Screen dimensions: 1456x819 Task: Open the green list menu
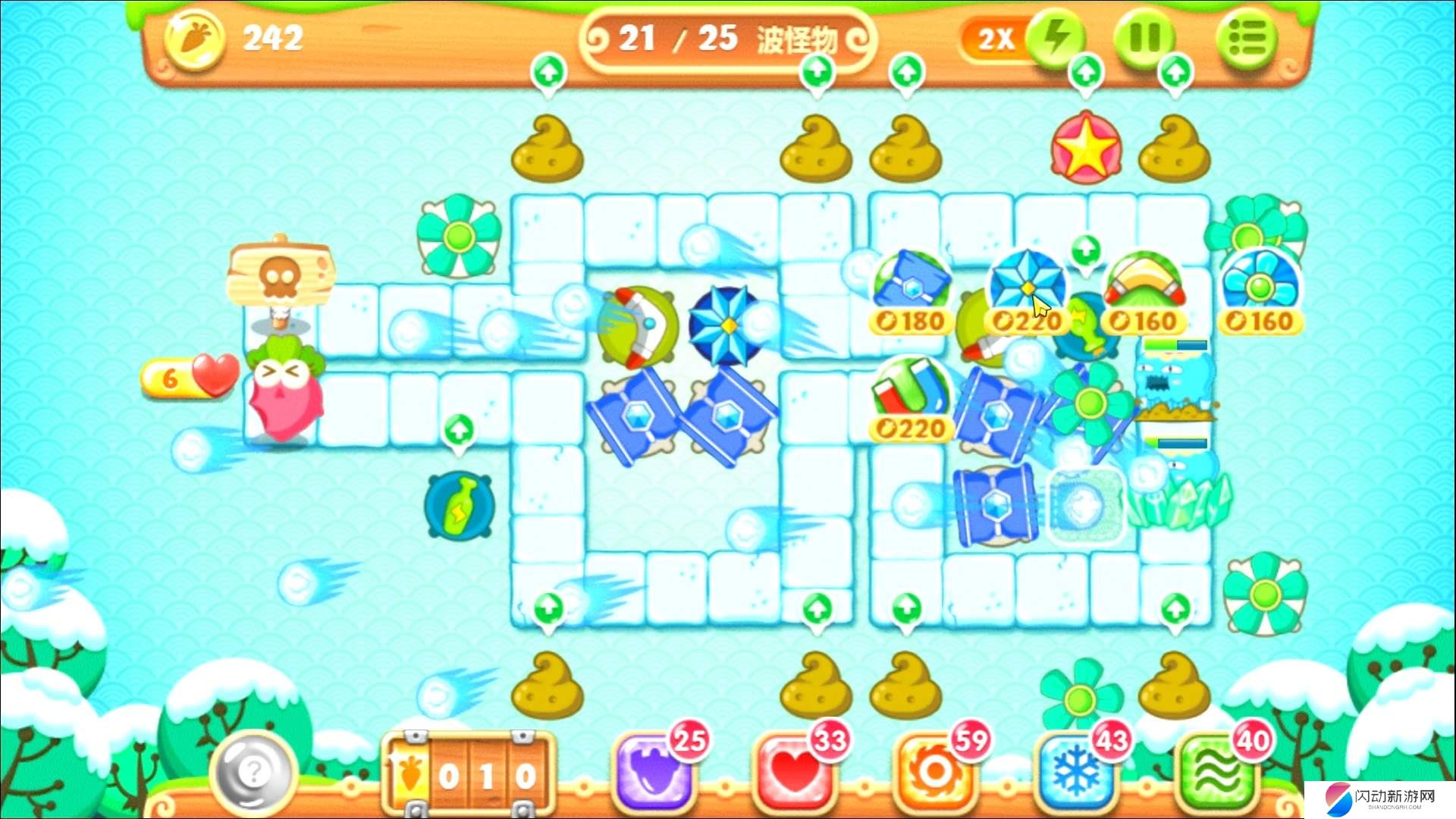pyautogui.click(x=1247, y=38)
